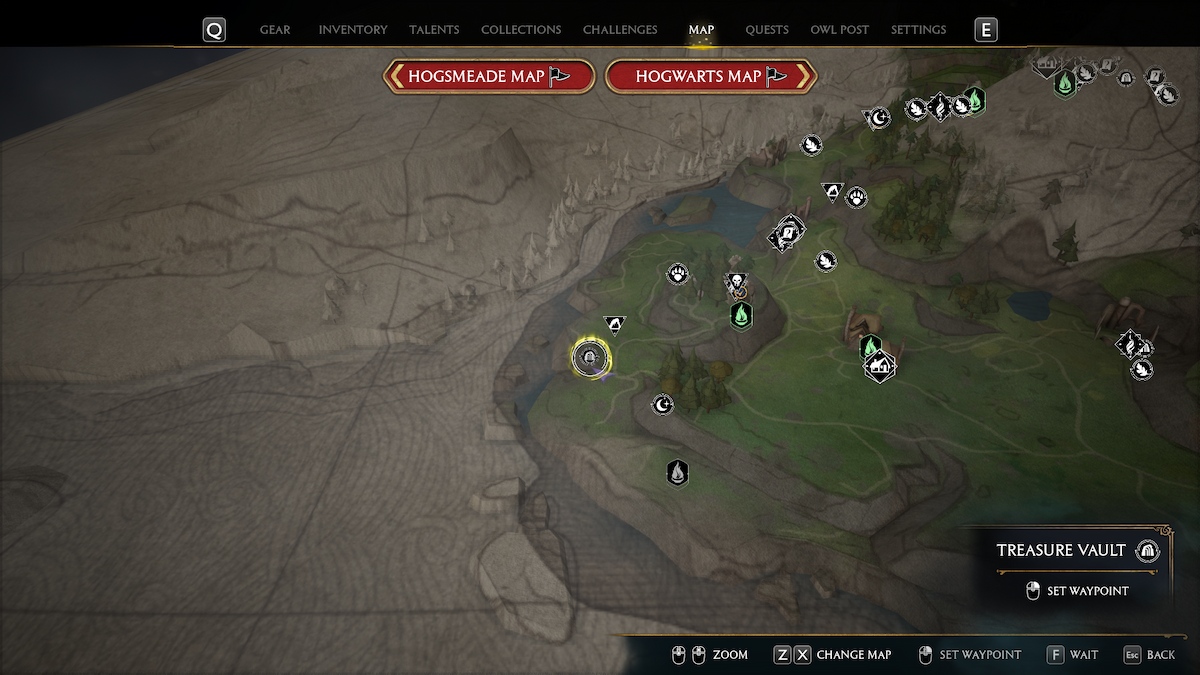Image resolution: width=1200 pixels, height=675 pixels.
Task: Select the highlighted Treasure Vault marker
Action: point(591,357)
